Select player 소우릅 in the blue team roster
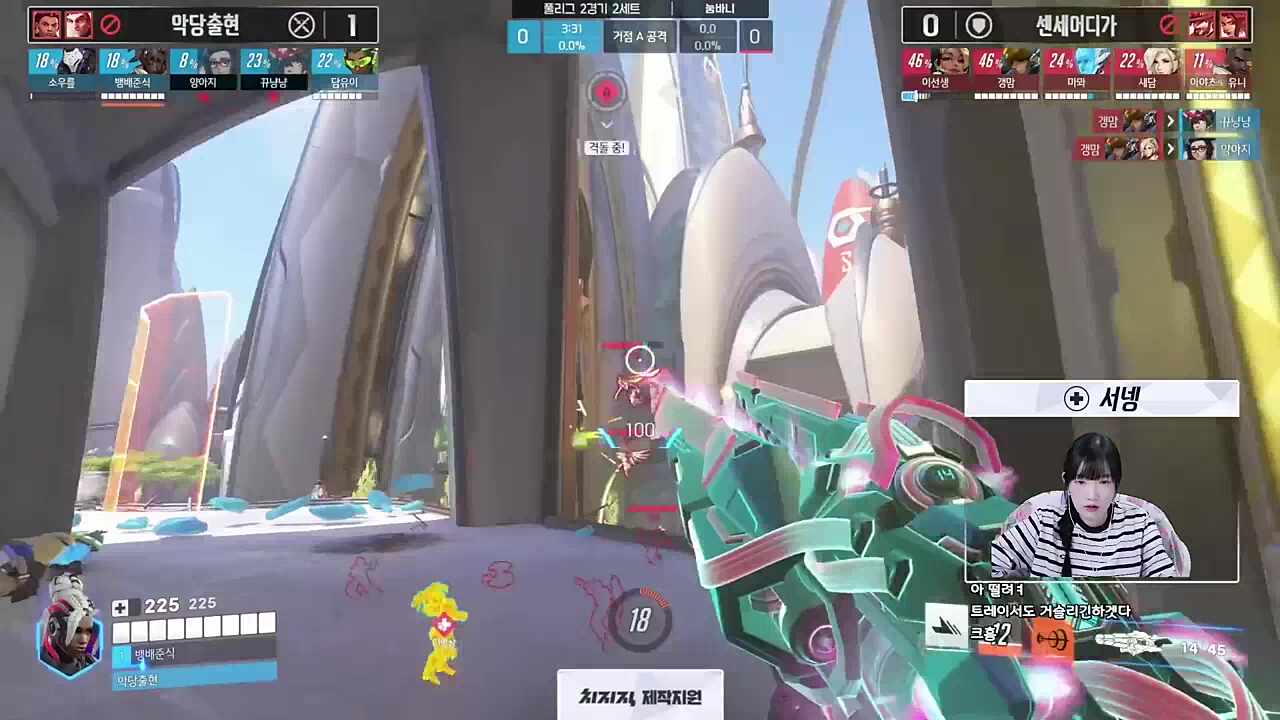The height and width of the screenshot is (720, 1280). (x=62, y=70)
